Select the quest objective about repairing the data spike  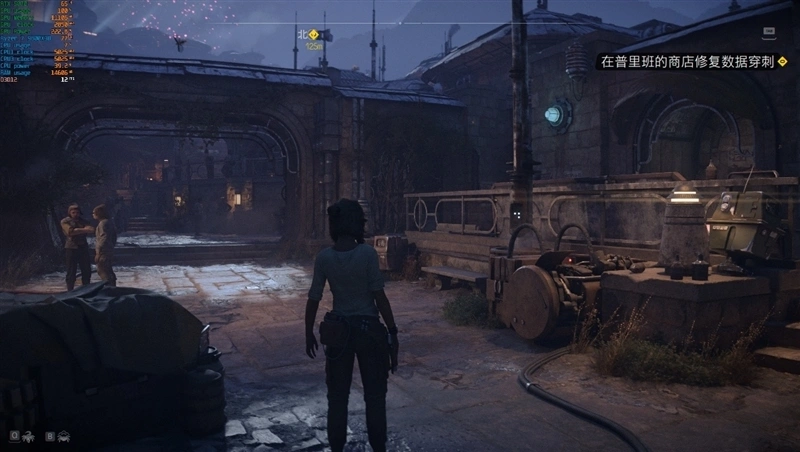pos(686,62)
